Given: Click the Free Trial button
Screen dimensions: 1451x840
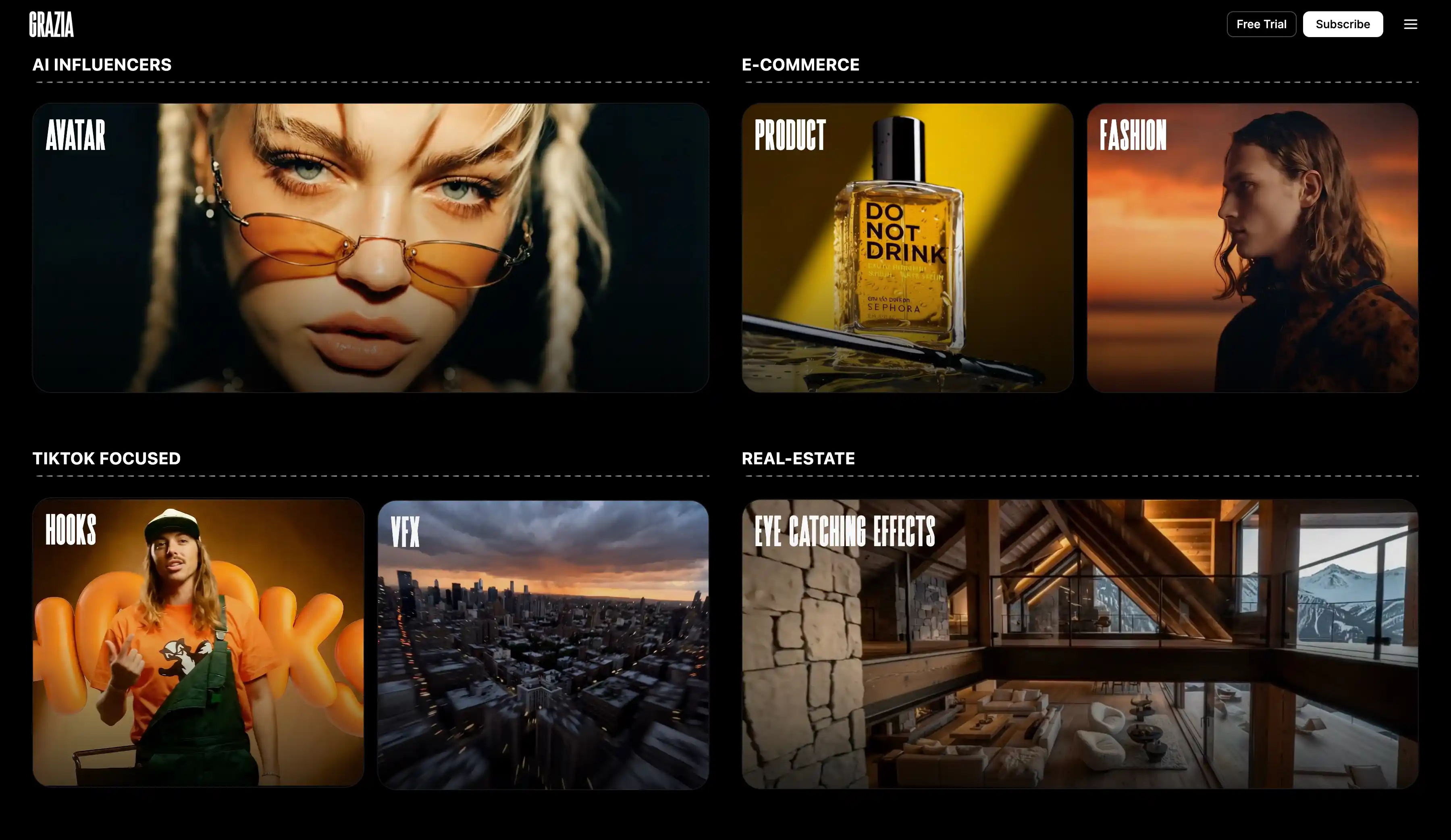Looking at the screenshot, I should coord(1261,24).
